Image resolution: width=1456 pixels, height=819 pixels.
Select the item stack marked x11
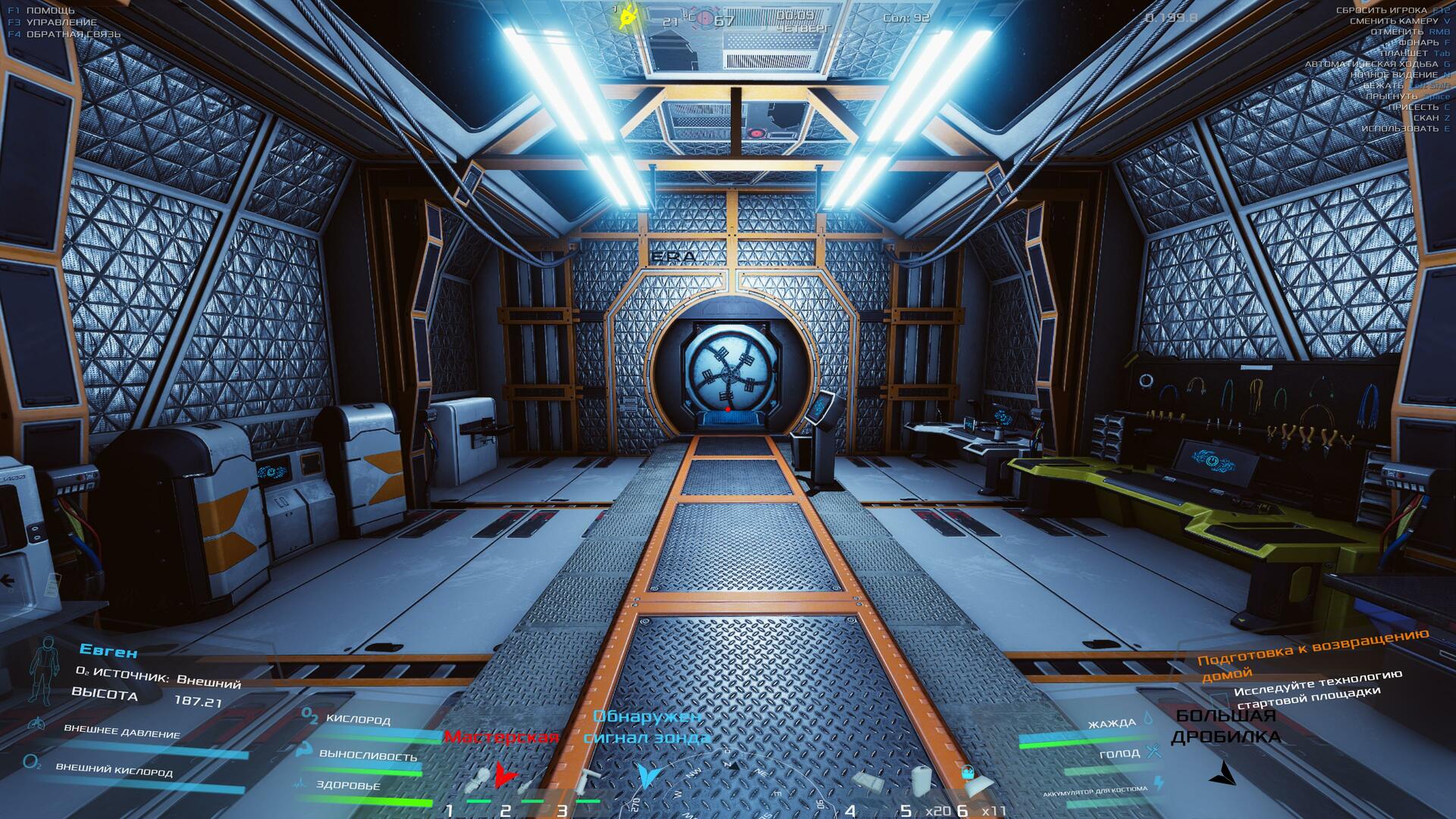tap(973, 781)
